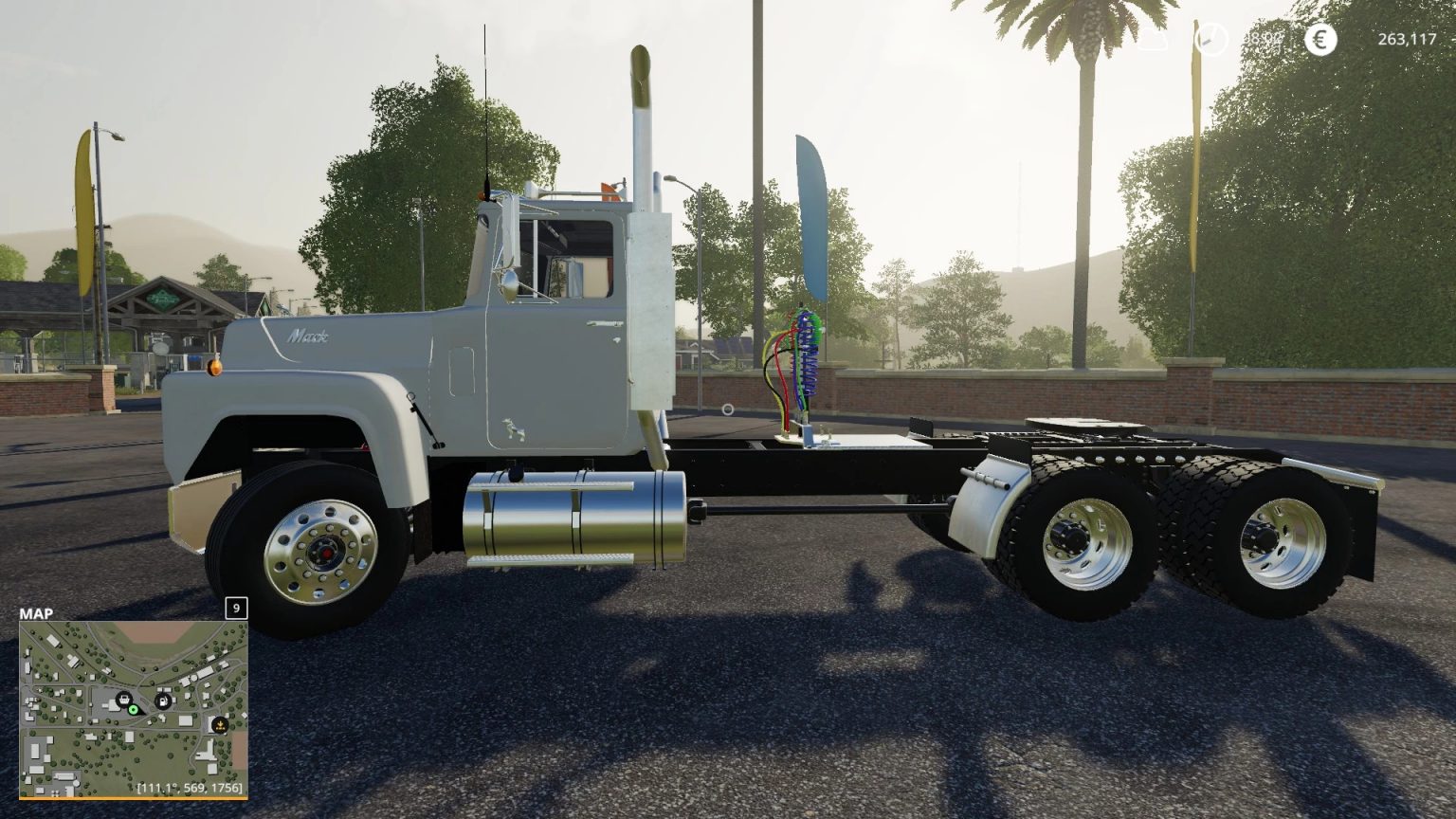Click the coordinates readout showing 111.1°, 569, 1756
1456x819 pixels.
pos(190,788)
